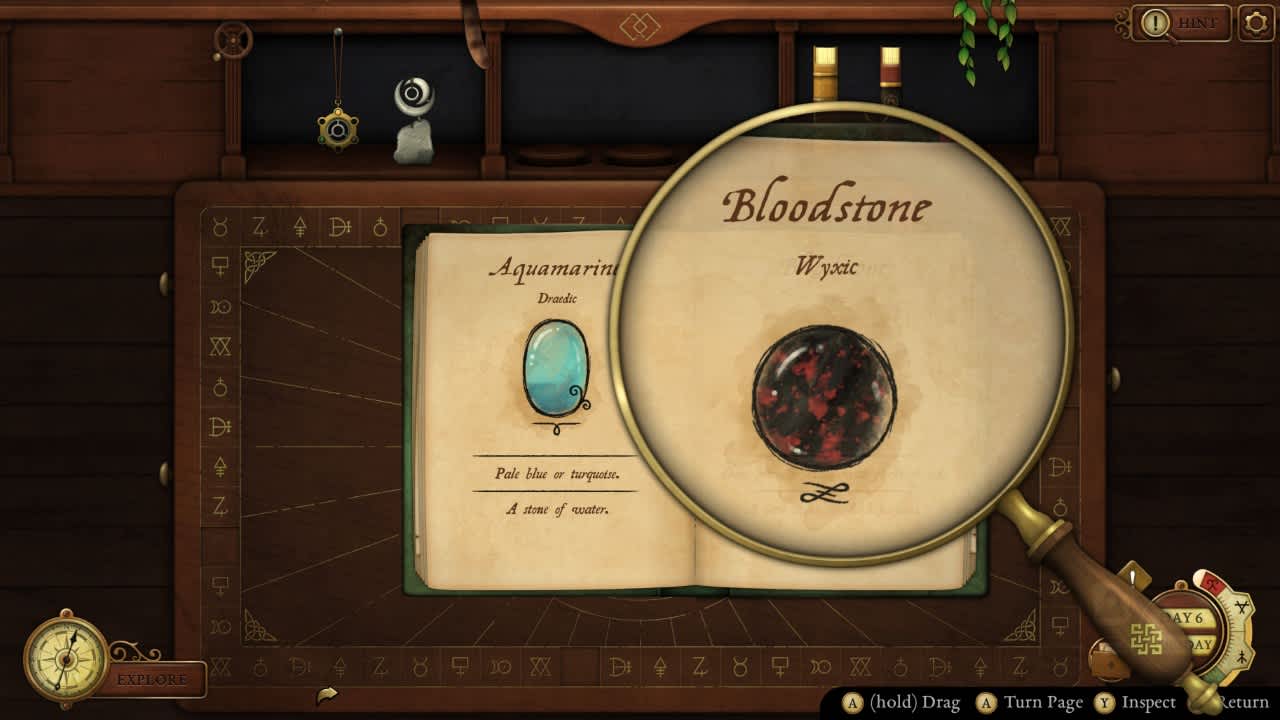Pick the crescent moon stone artifact

coord(413,120)
